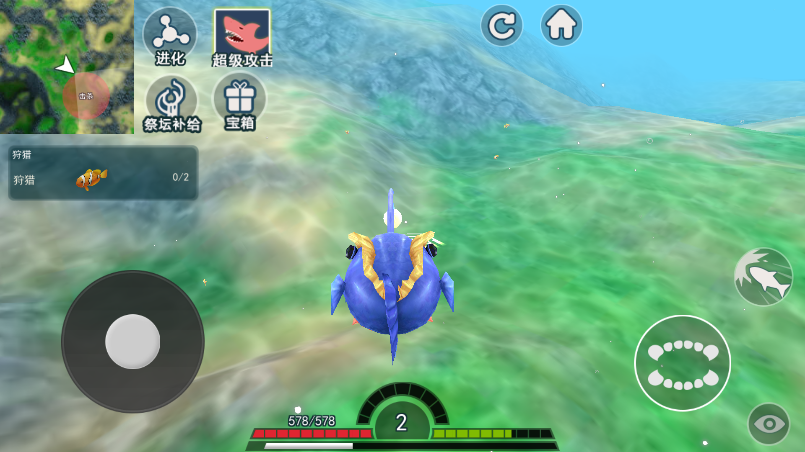The height and width of the screenshot is (452, 805).
Task: Toggle the eye view button
Action: coord(769,424)
